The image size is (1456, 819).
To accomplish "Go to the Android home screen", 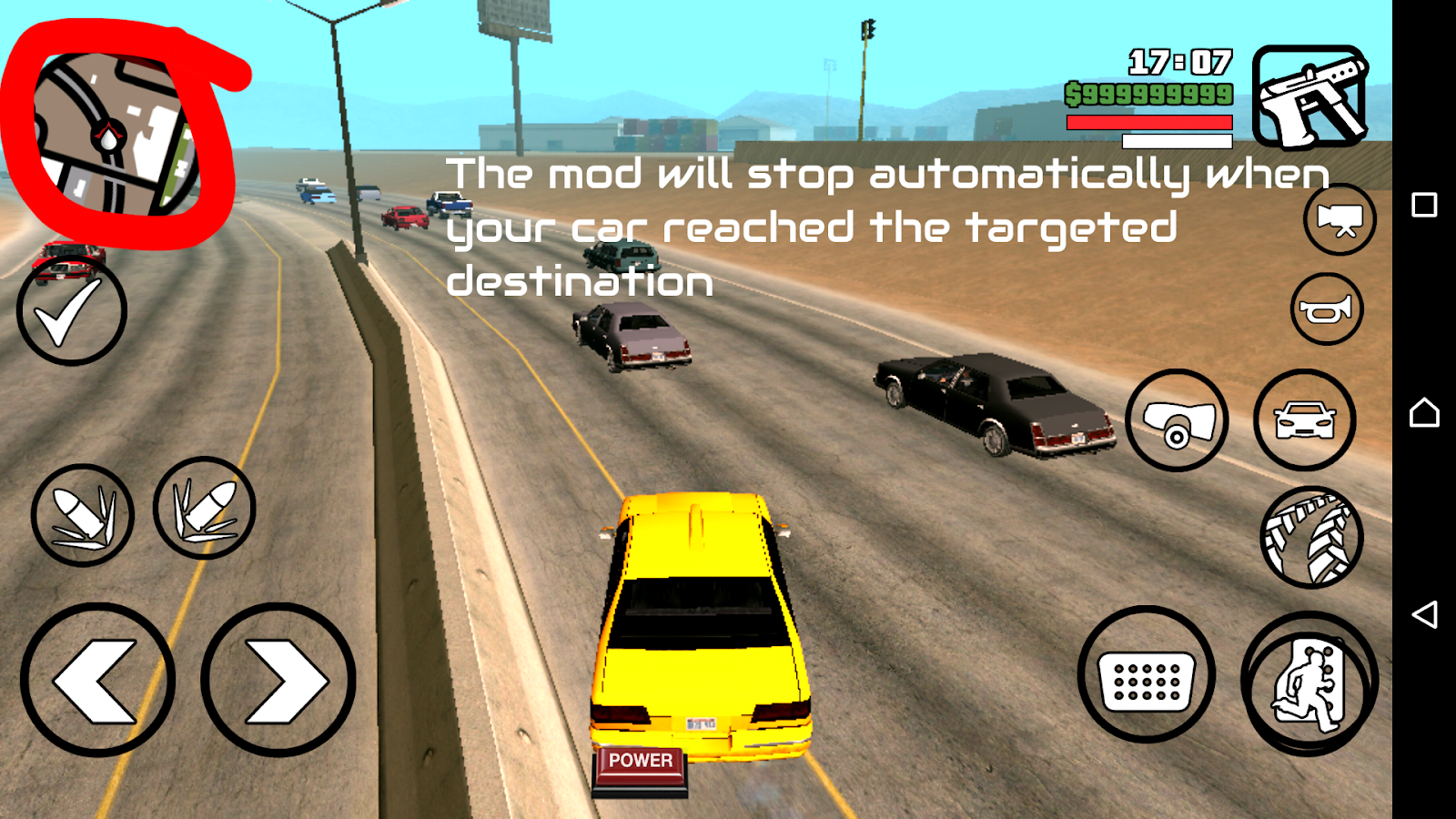I will pyautogui.click(x=1424, y=412).
